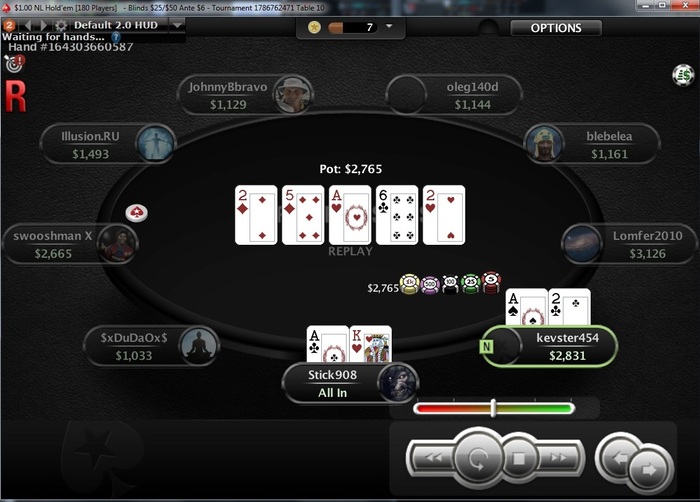
Task: Go to the previous hand with left arrow
Action: point(619,458)
